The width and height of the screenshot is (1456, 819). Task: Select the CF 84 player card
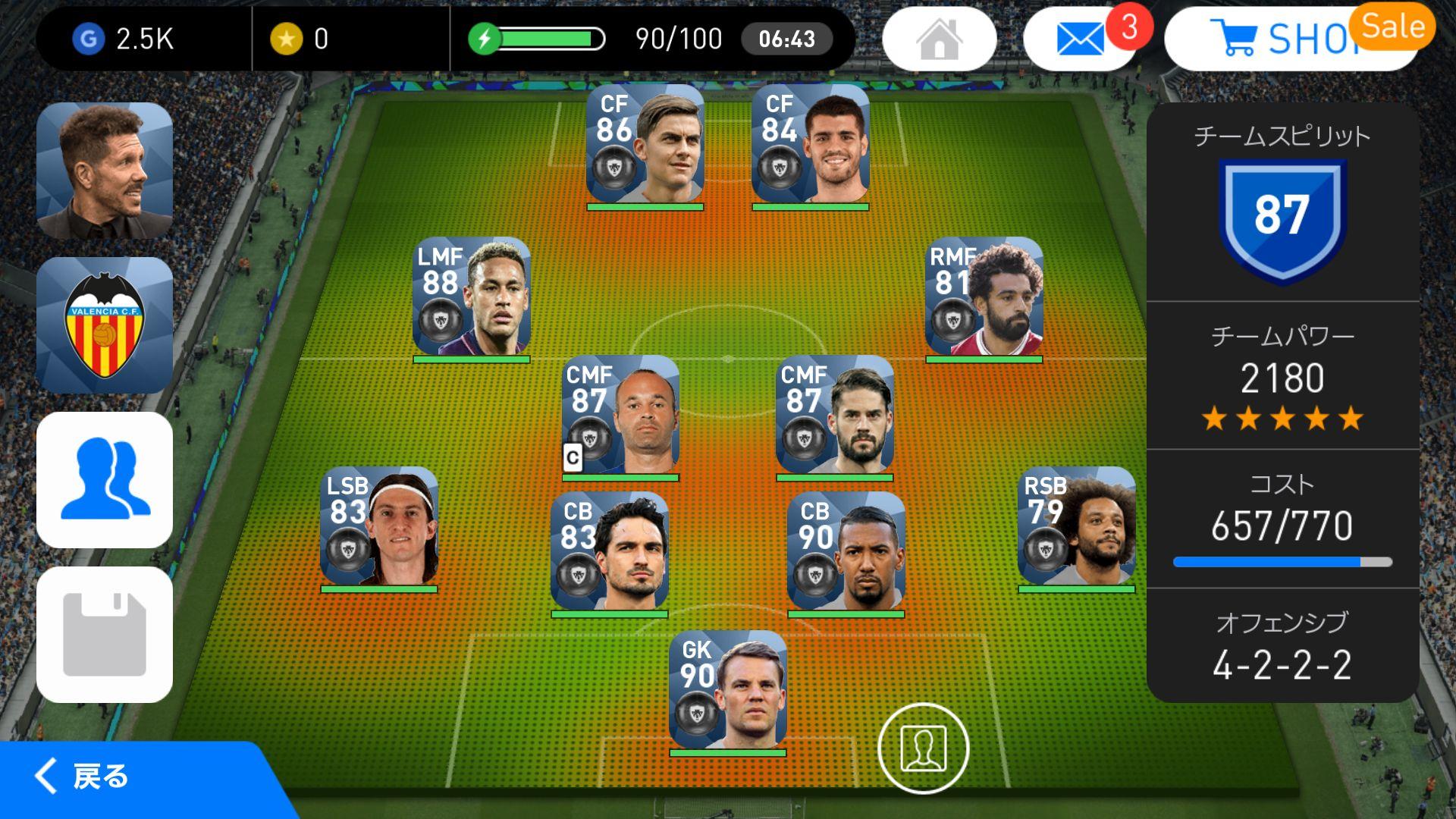pos(810,146)
